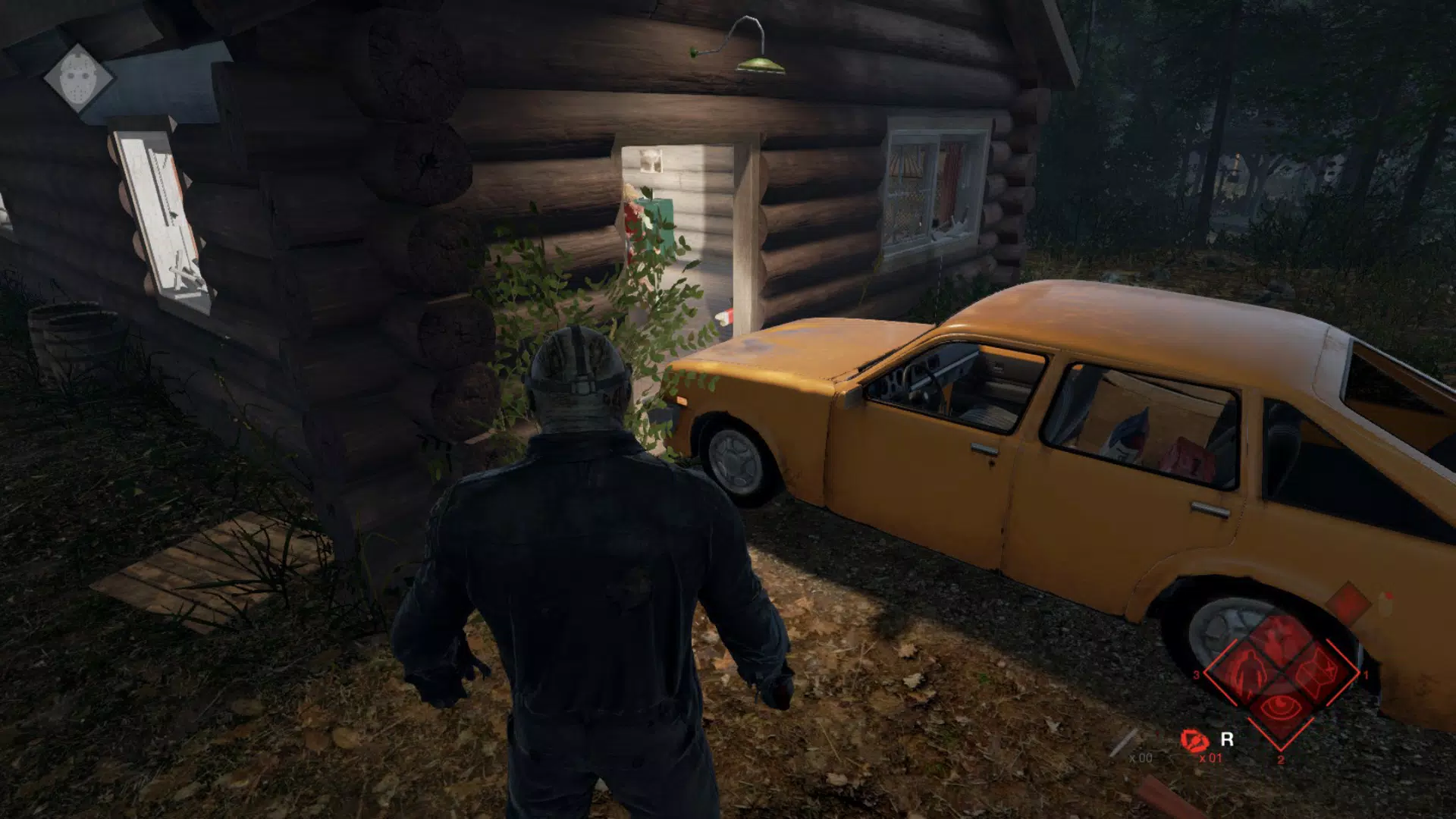Viewport: 1456px width, 819px height.
Task: Select the trap item icon next to R
Action: [1195, 741]
